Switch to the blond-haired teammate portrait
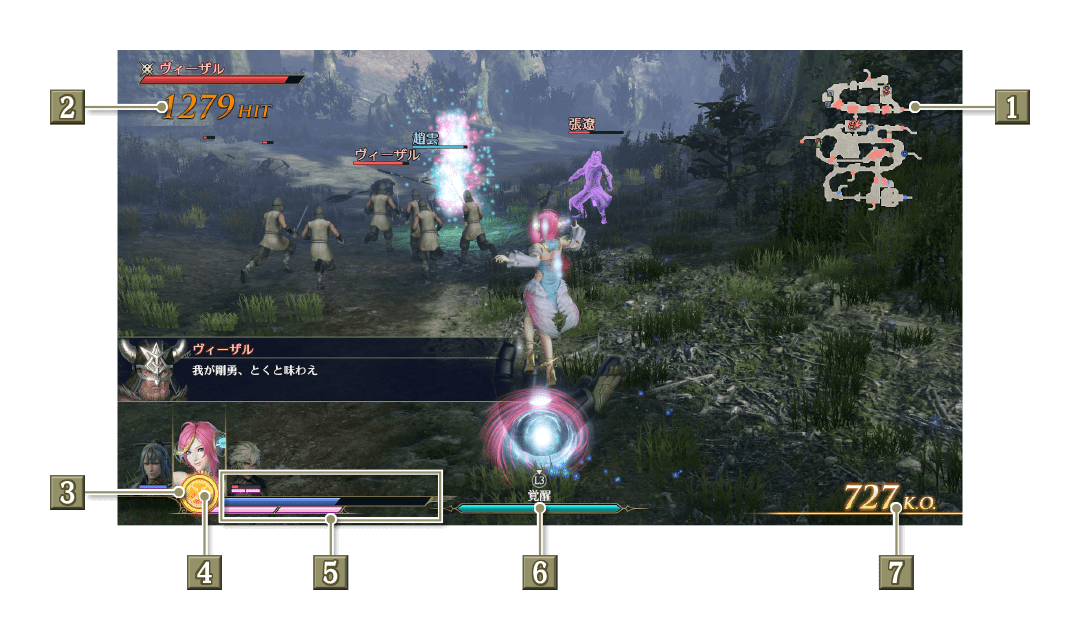The height and width of the screenshot is (640, 1080). (245, 460)
